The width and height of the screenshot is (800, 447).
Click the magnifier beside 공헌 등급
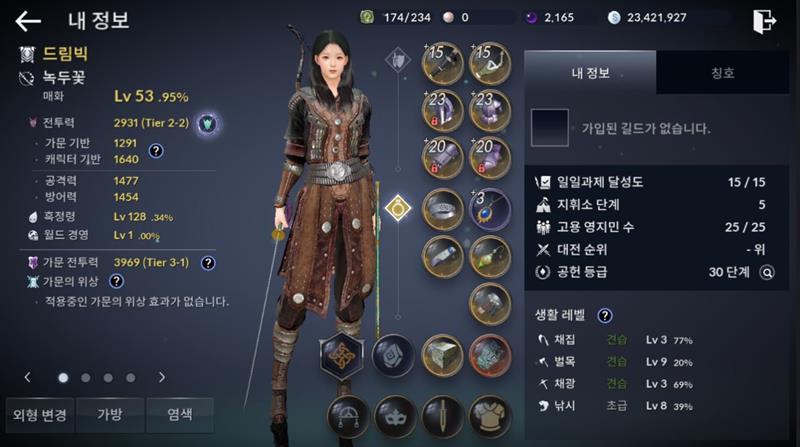767,270
